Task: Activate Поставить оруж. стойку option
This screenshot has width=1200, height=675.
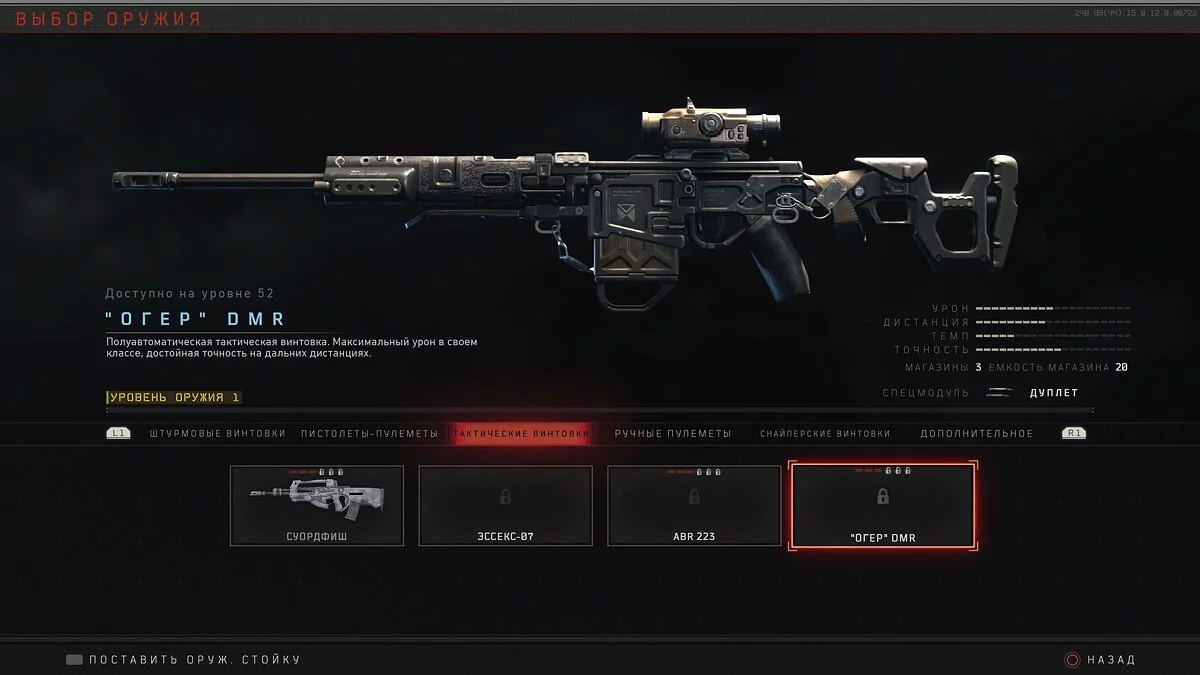Action: 185,660
